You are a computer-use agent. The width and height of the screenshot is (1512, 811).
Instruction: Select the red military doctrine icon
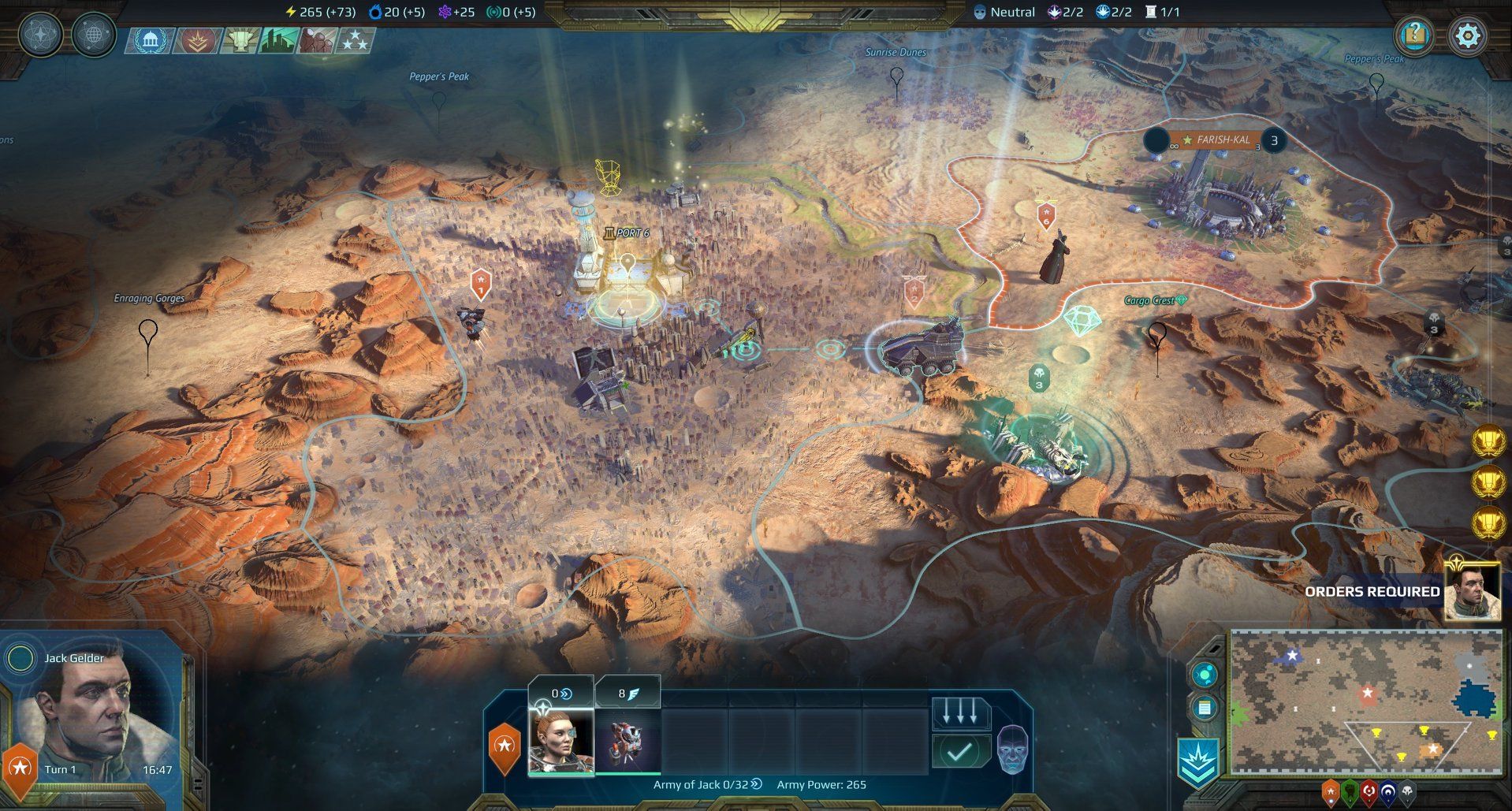[x=196, y=39]
